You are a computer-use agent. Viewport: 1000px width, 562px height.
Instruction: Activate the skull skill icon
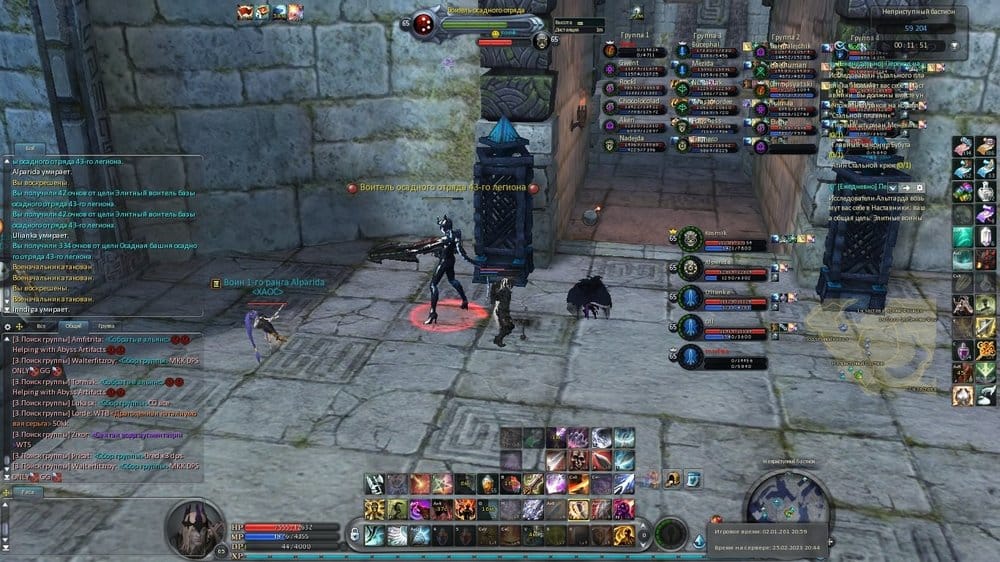[578, 461]
